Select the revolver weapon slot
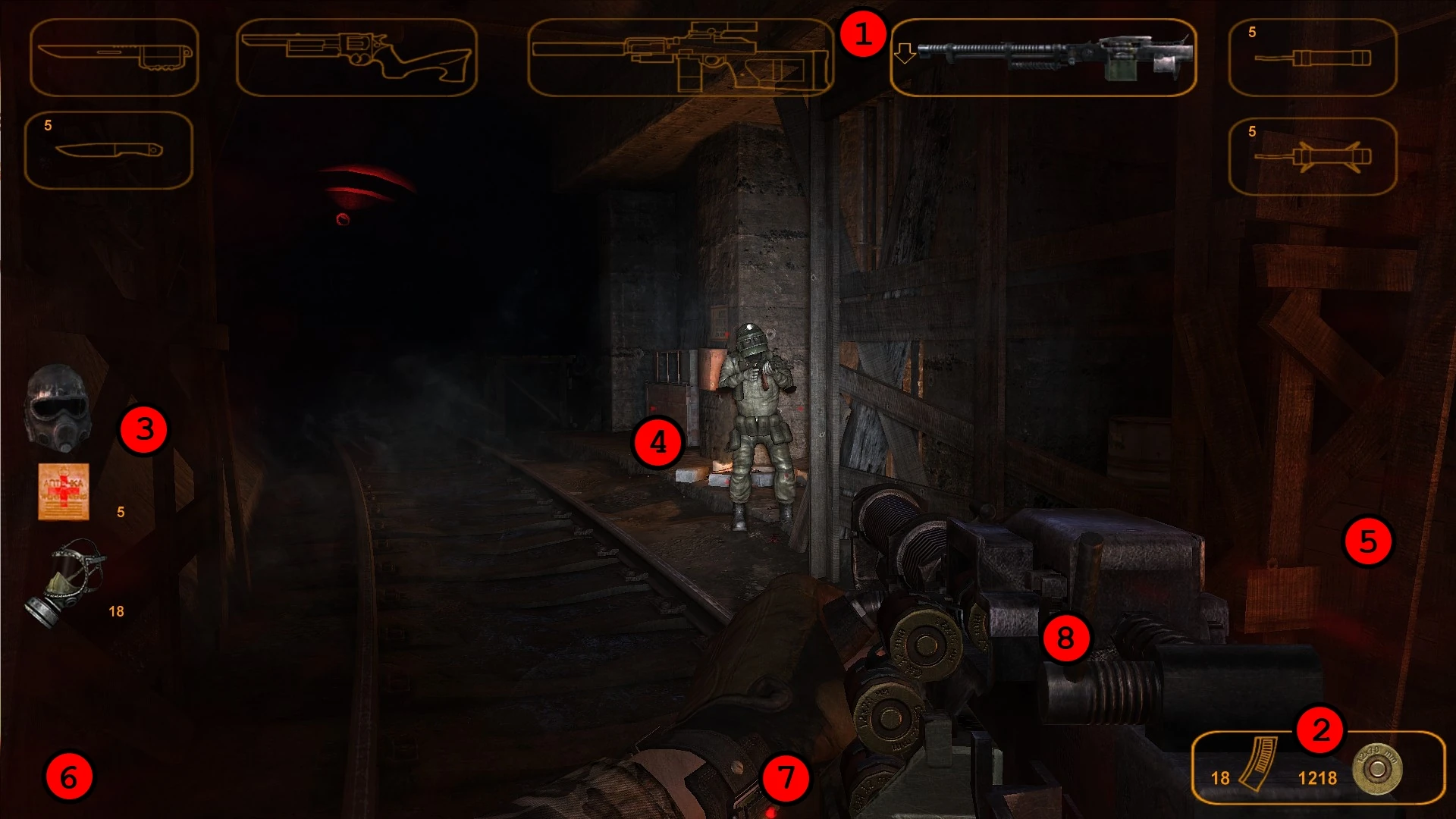 (x=356, y=57)
